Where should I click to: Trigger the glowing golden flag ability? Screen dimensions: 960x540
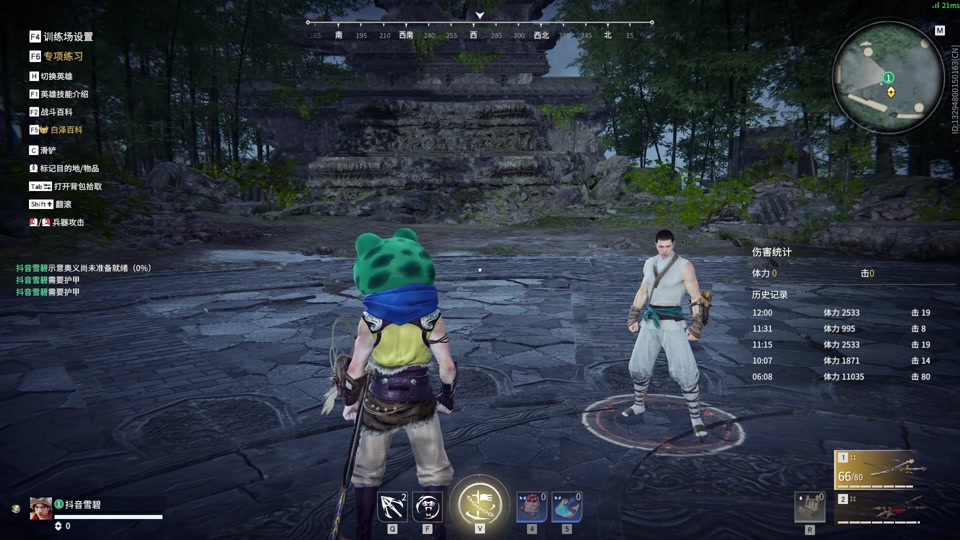[480, 504]
